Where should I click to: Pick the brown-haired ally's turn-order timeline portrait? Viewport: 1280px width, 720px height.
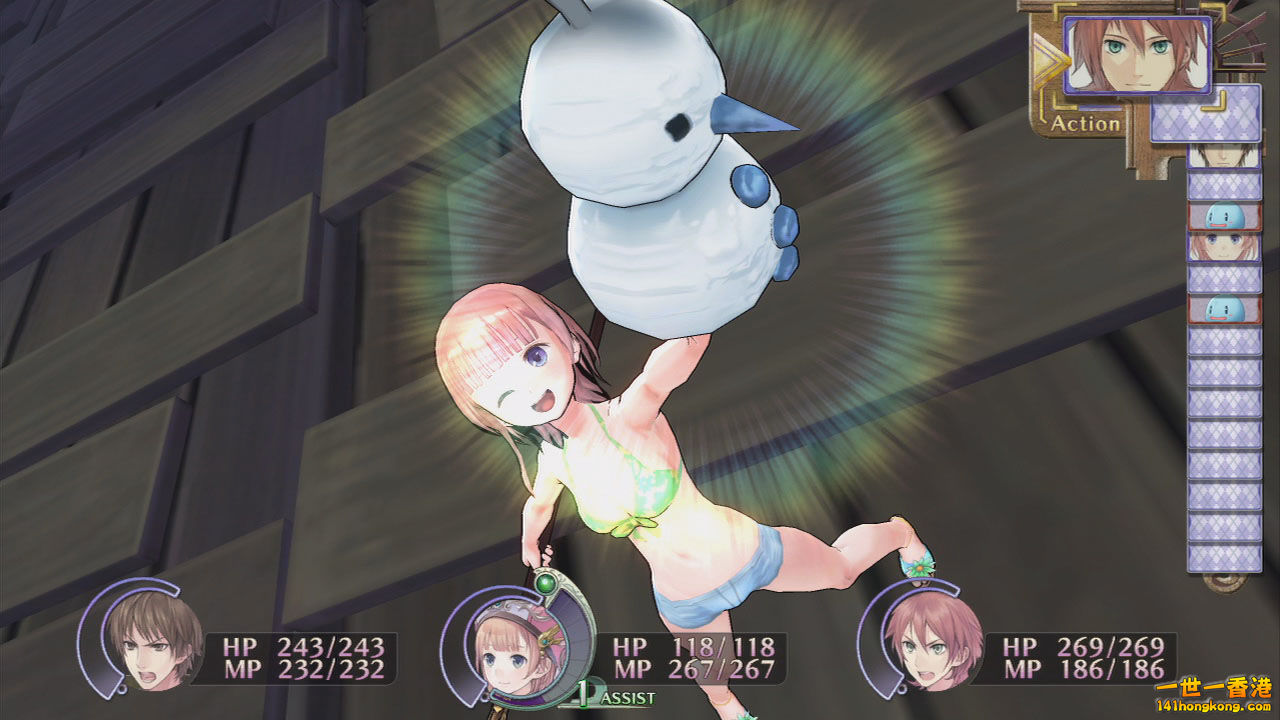point(1224,156)
